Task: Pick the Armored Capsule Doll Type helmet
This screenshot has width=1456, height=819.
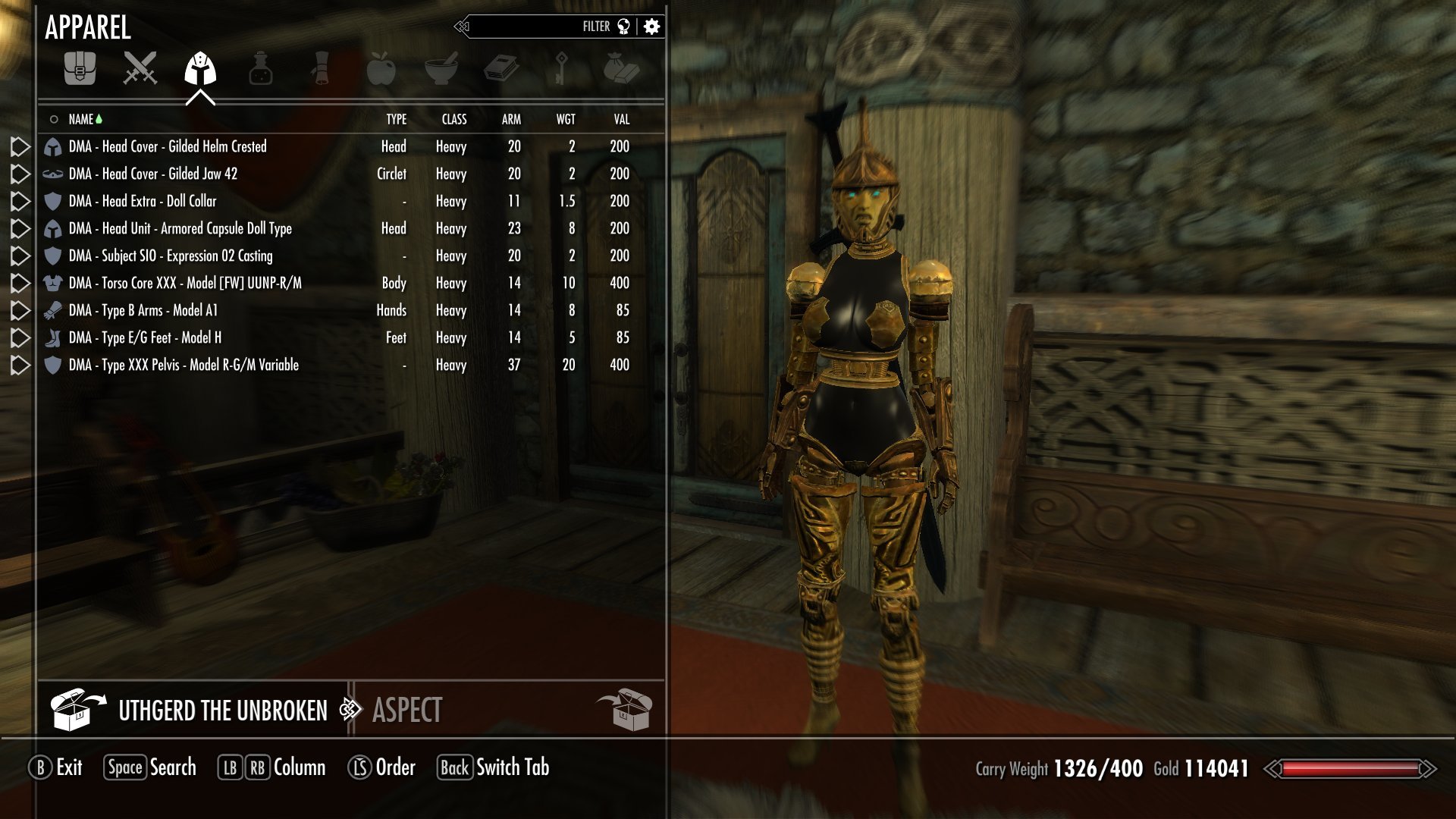Action: tap(180, 228)
